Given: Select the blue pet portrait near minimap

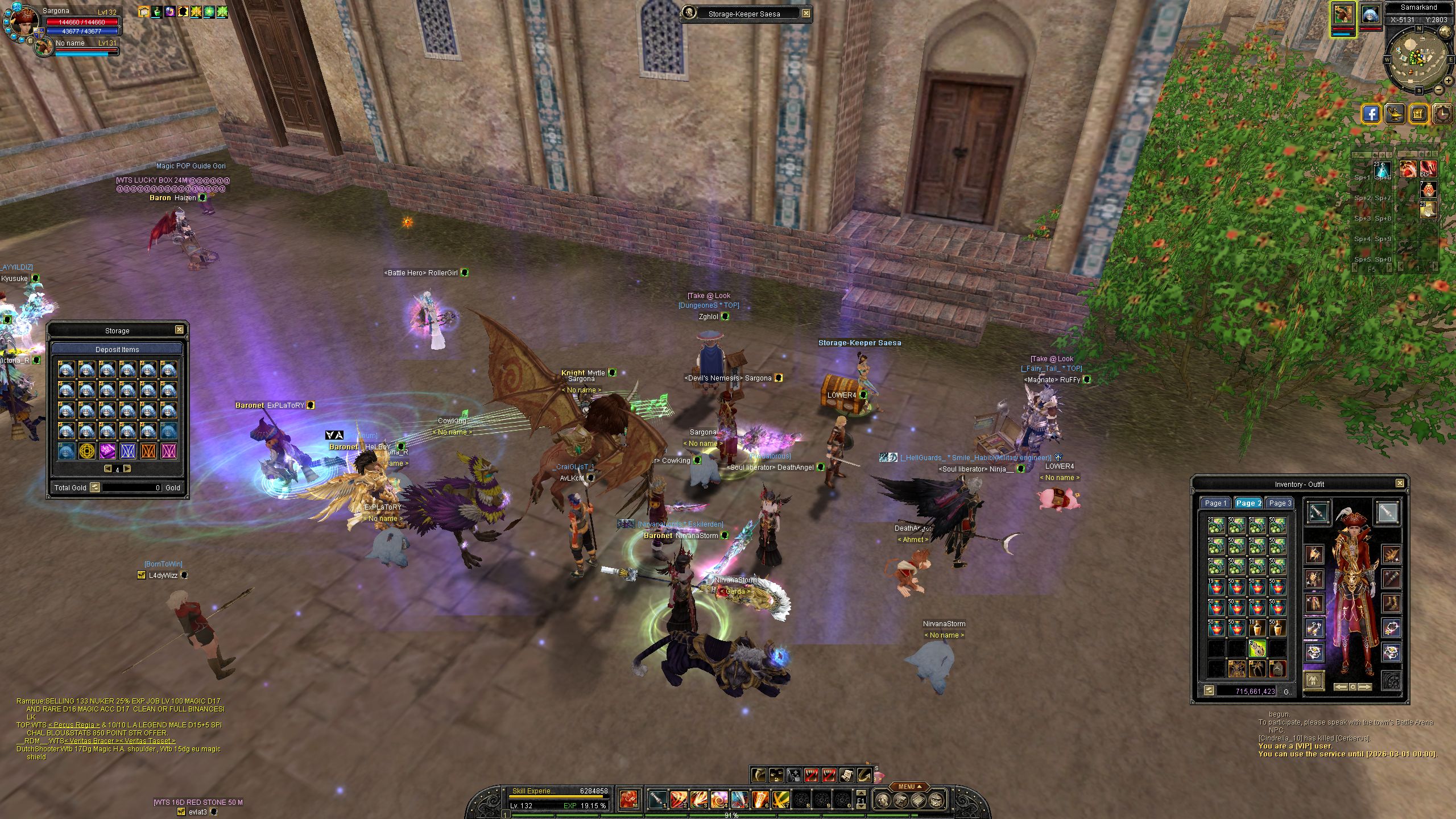Looking at the screenshot, I should click(x=1370, y=15).
